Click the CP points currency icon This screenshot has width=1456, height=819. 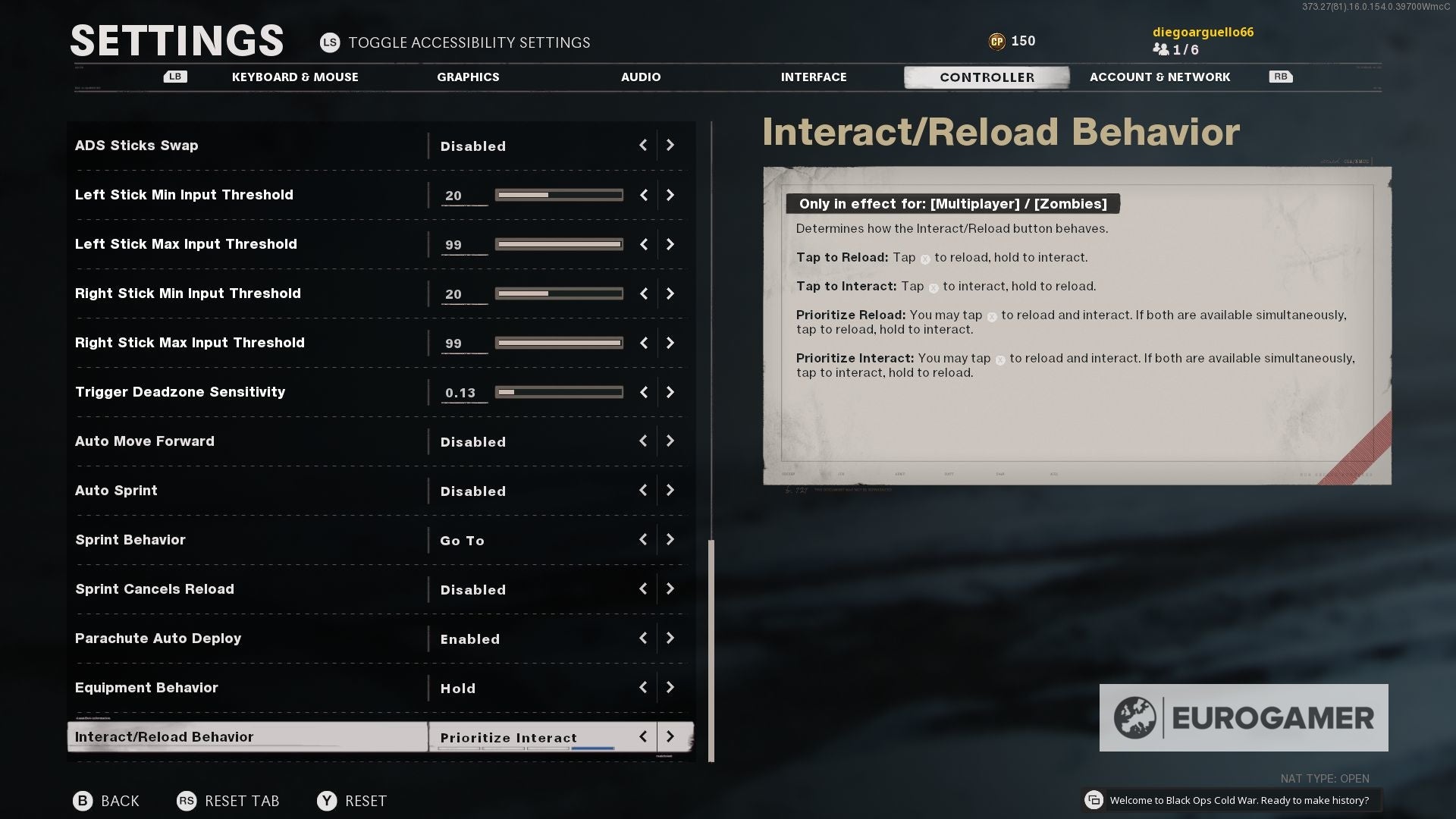tap(999, 41)
